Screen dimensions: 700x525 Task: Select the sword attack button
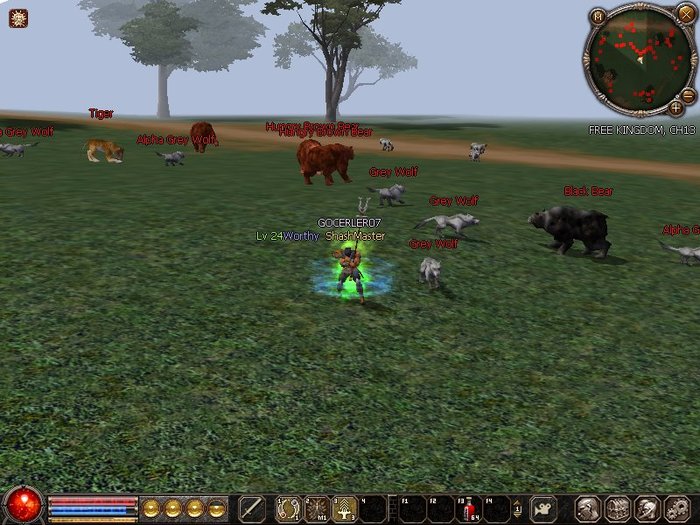252,509
